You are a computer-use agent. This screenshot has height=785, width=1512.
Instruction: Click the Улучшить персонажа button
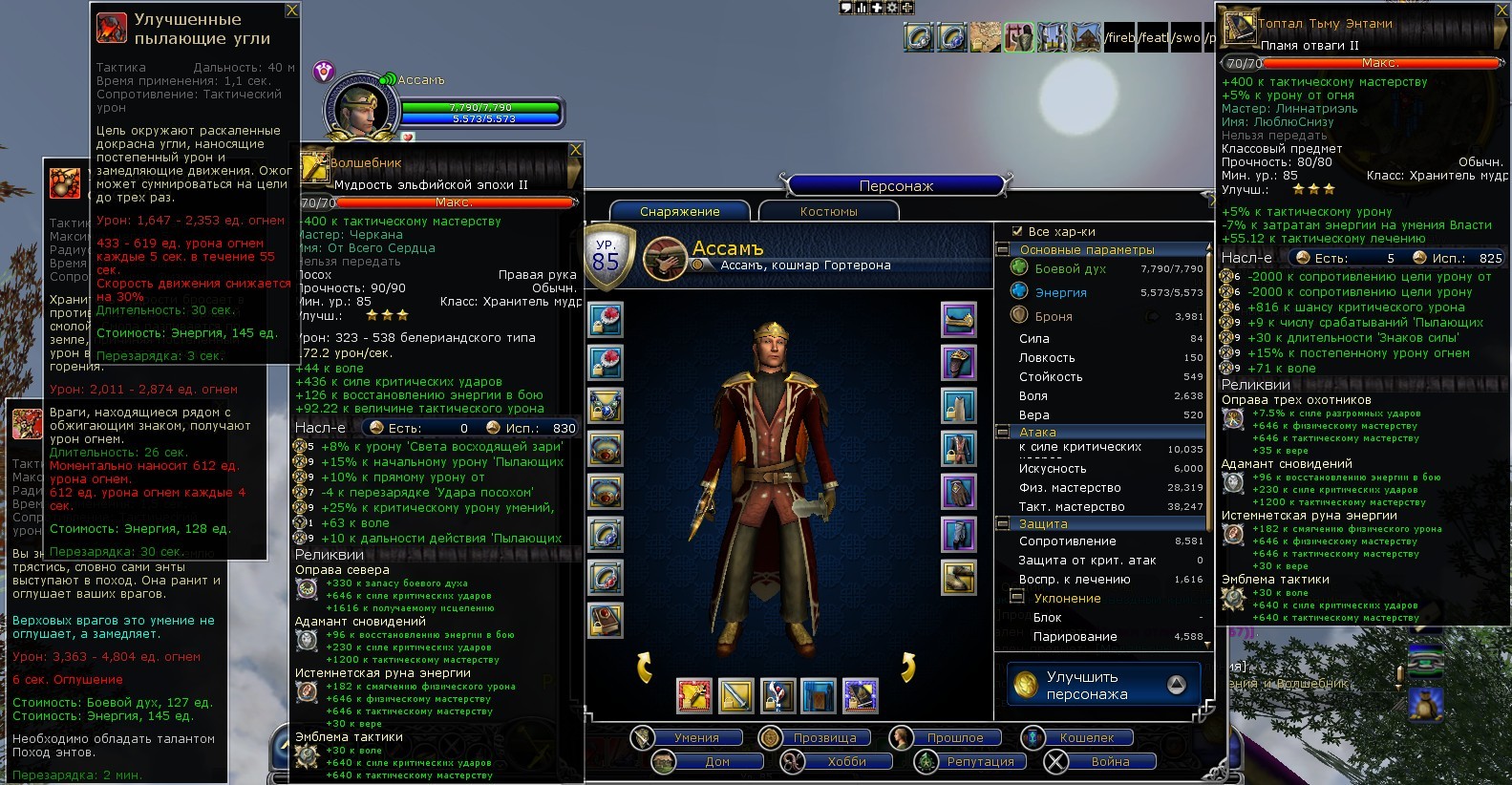[x=1103, y=685]
